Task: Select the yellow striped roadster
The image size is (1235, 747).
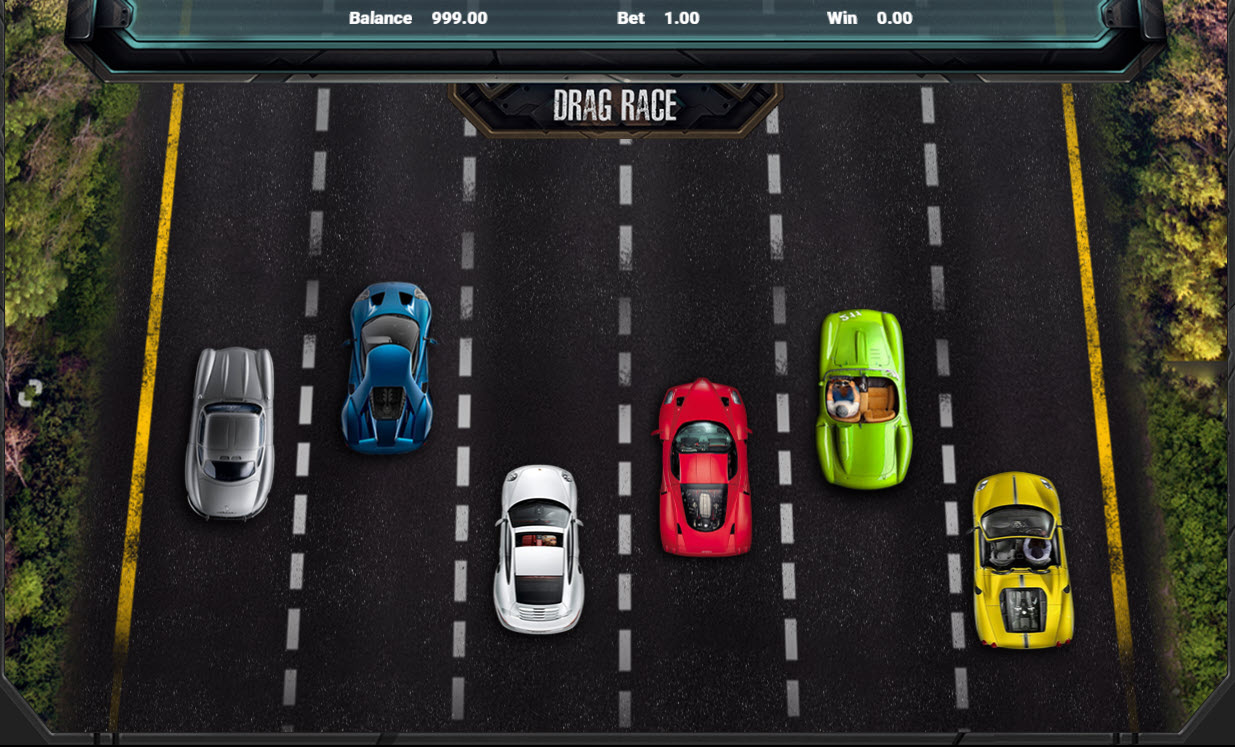Action: click(1021, 560)
